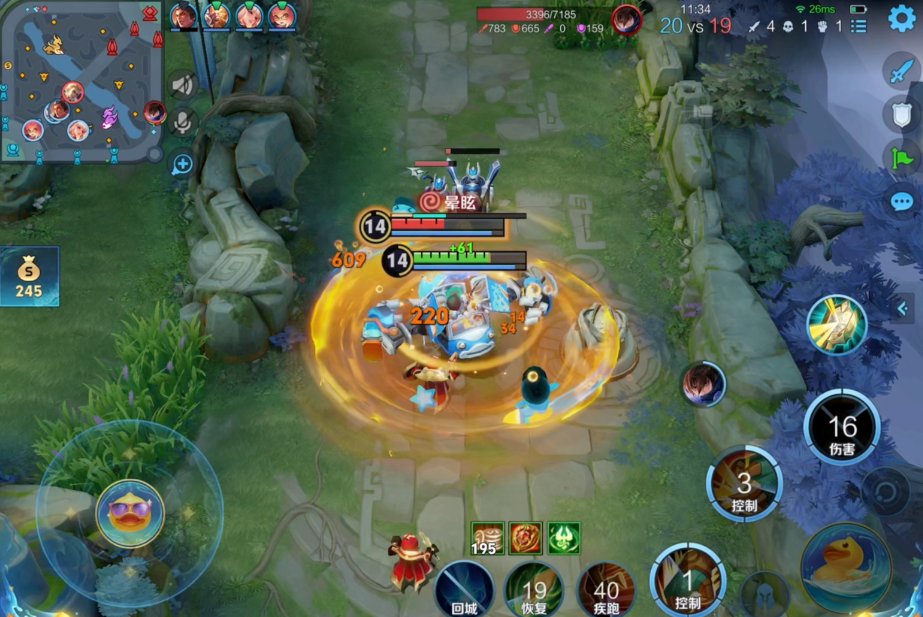Click the magnifier plus icon below the microphone

point(182,164)
